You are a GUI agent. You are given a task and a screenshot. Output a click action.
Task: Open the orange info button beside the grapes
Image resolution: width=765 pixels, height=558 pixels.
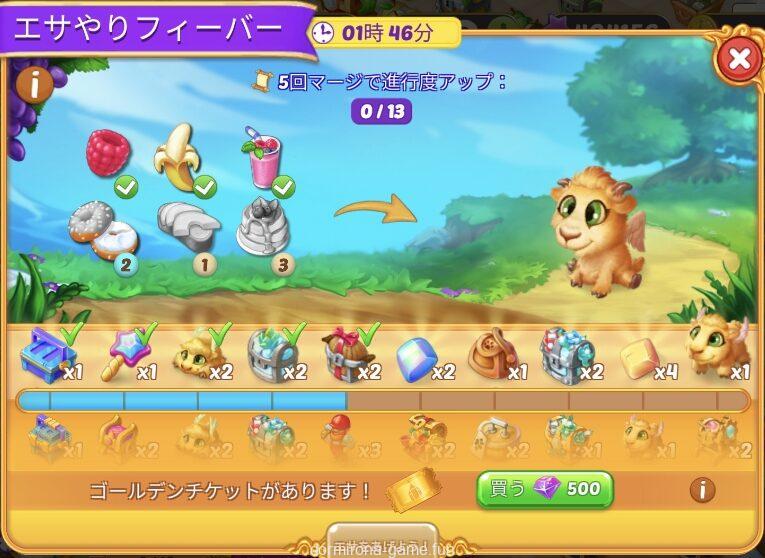(x=35, y=85)
